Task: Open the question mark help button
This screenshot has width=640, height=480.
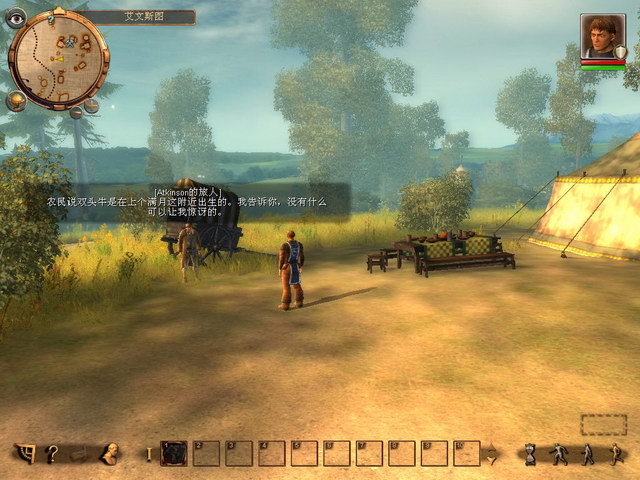Action: coord(52,453)
